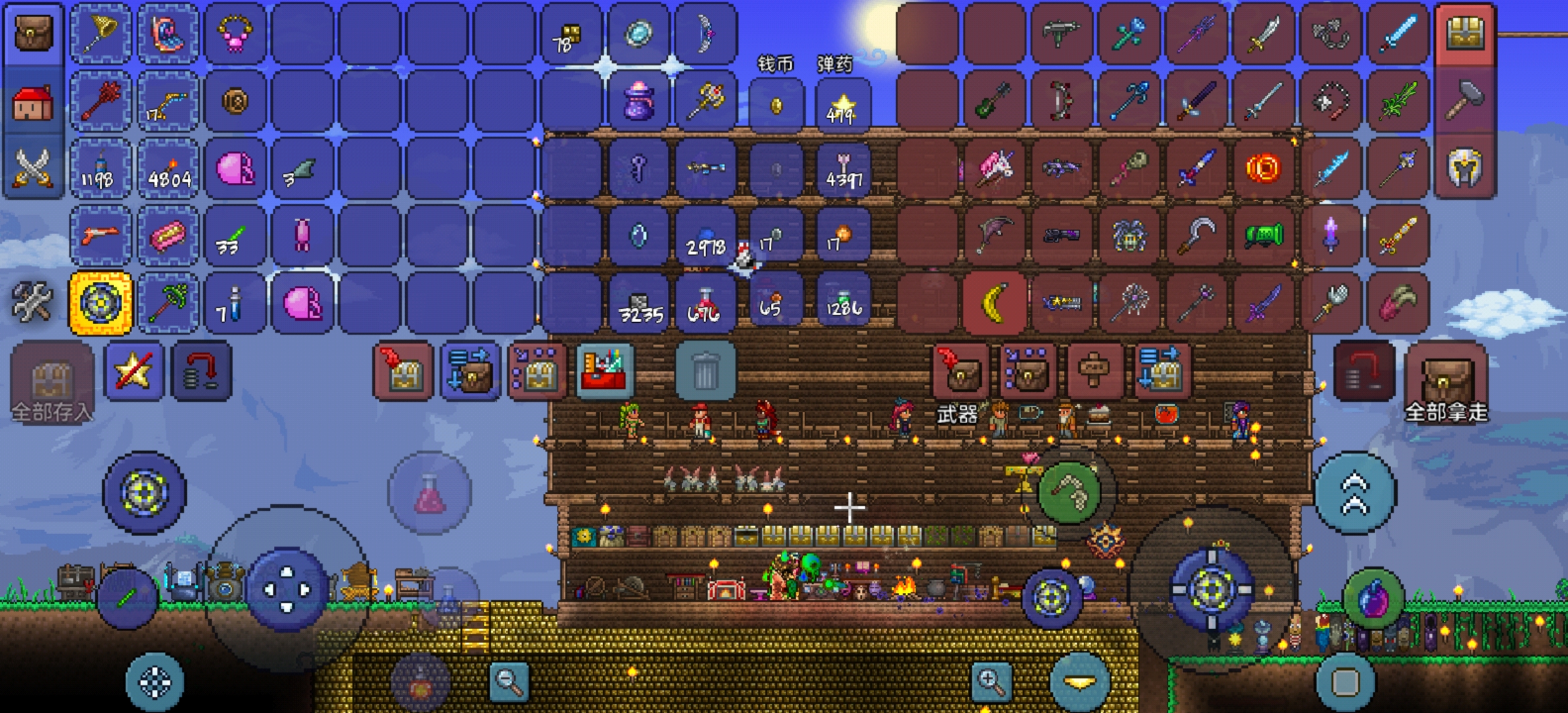Tap the 全部拿走 loot-all button
The image size is (1568, 713).
point(1445,383)
